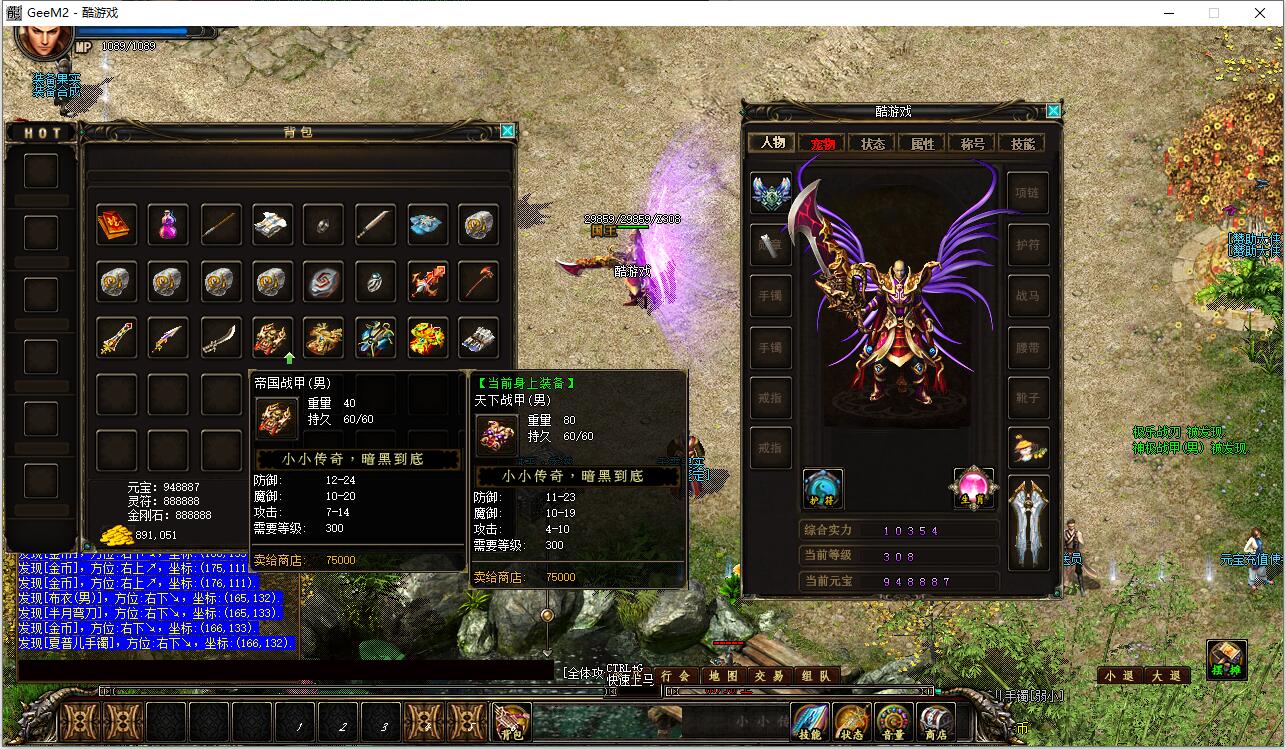Image resolution: width=1286 pixels, height=749 pixels.
Task: Open the 音量 volume settings icon
Action: pos(893,722)
